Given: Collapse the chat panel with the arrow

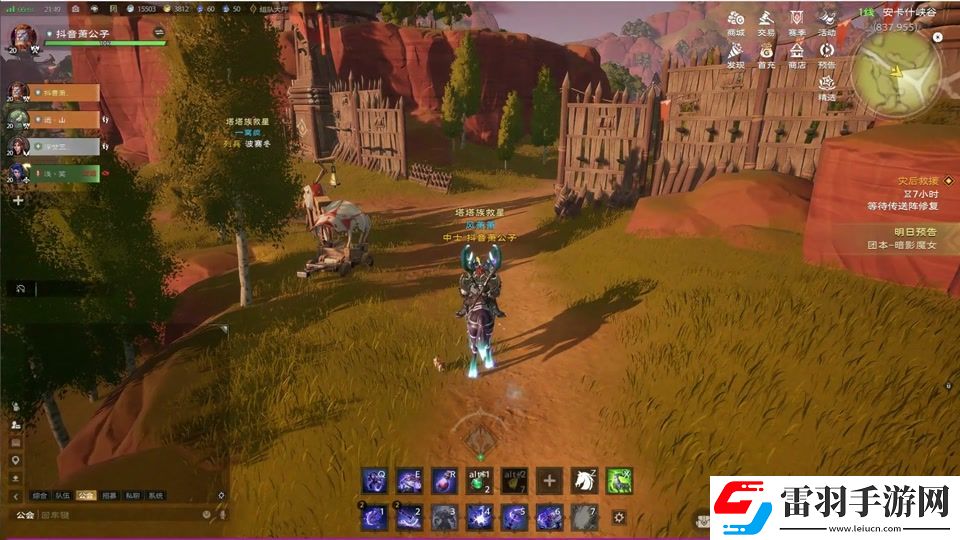Looking at the screenshot, I should 16,496.
